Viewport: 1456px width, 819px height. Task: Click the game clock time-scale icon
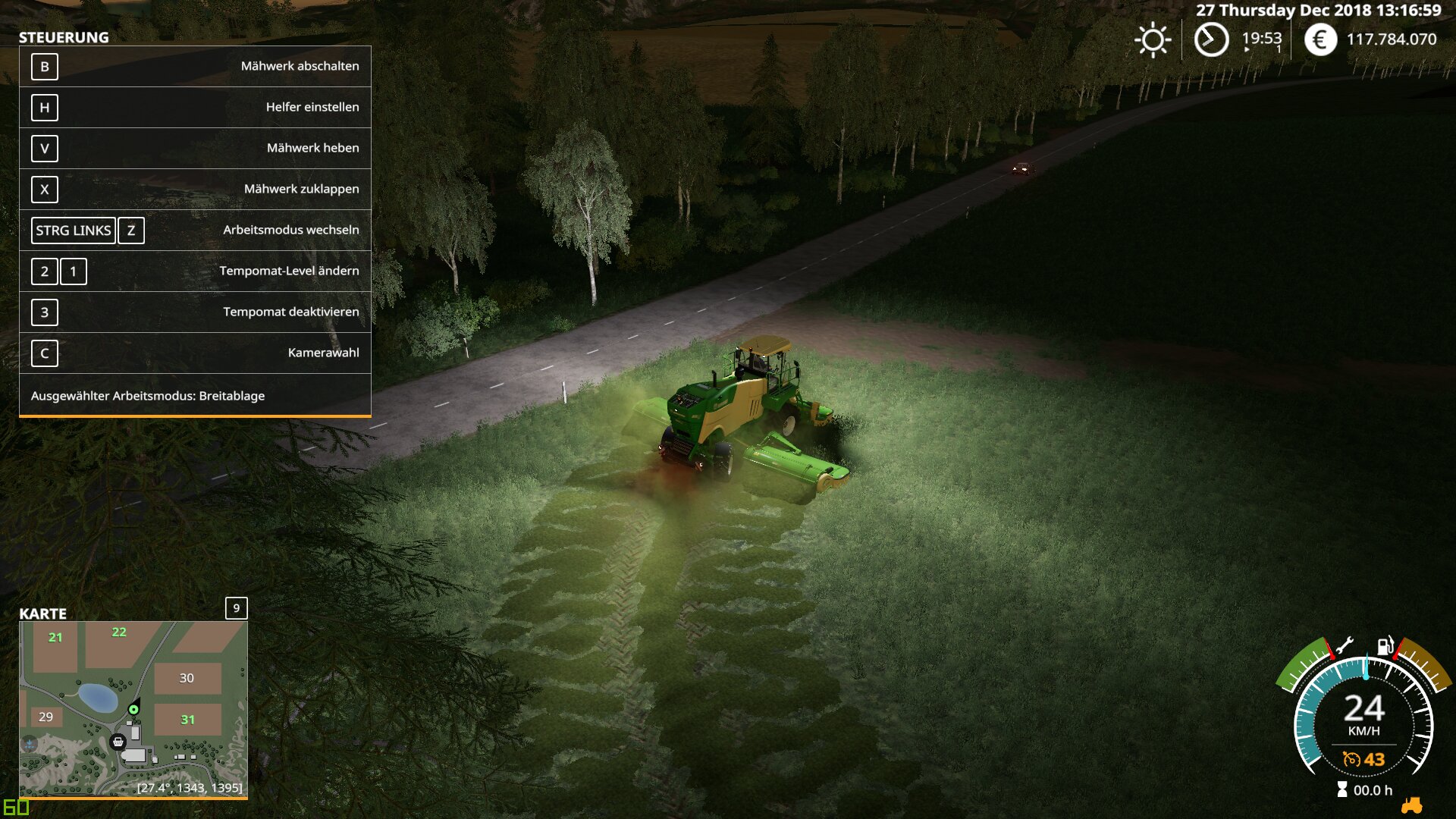[1211, 39]
